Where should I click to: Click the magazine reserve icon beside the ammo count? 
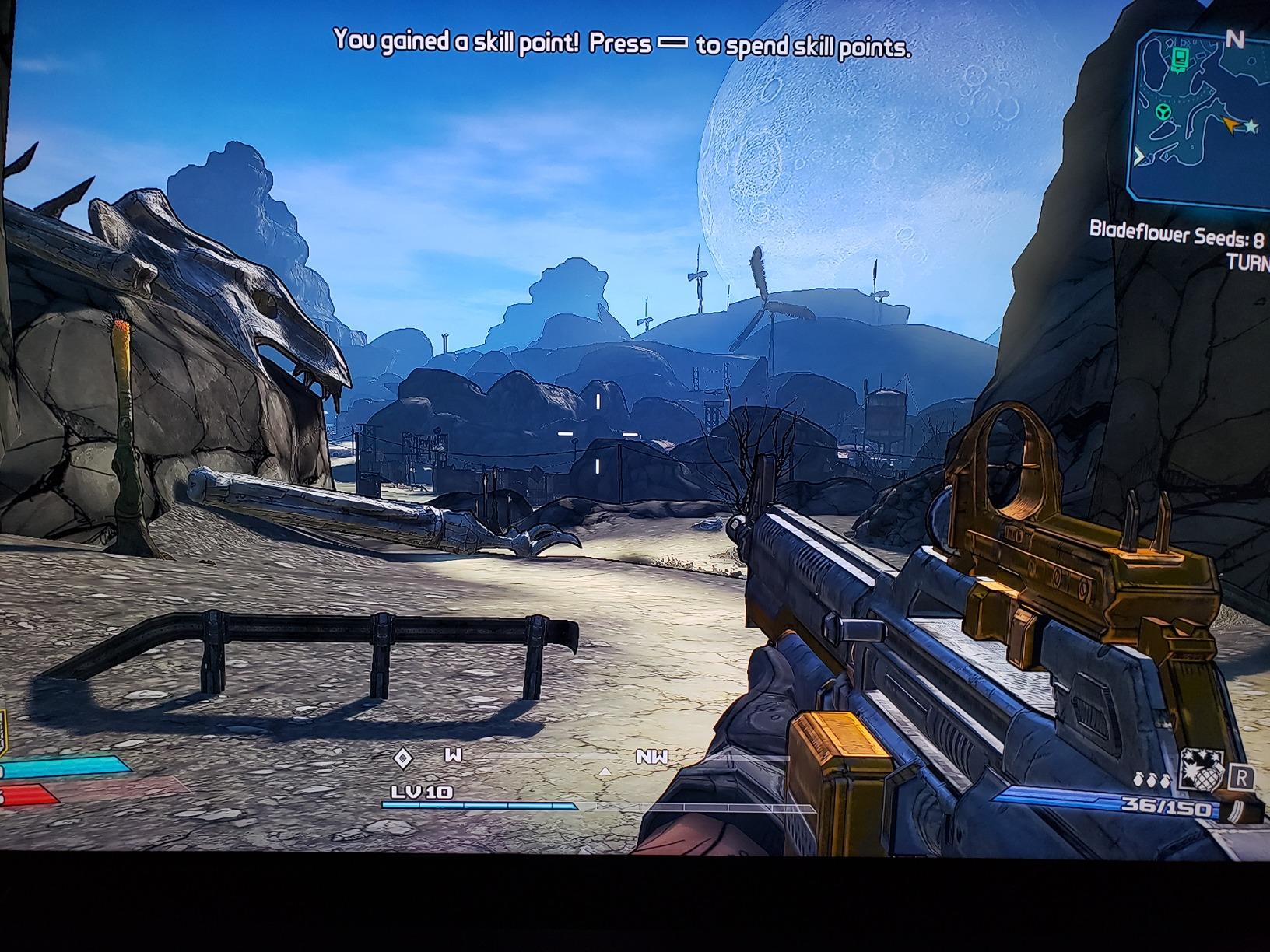(1236, 811)
